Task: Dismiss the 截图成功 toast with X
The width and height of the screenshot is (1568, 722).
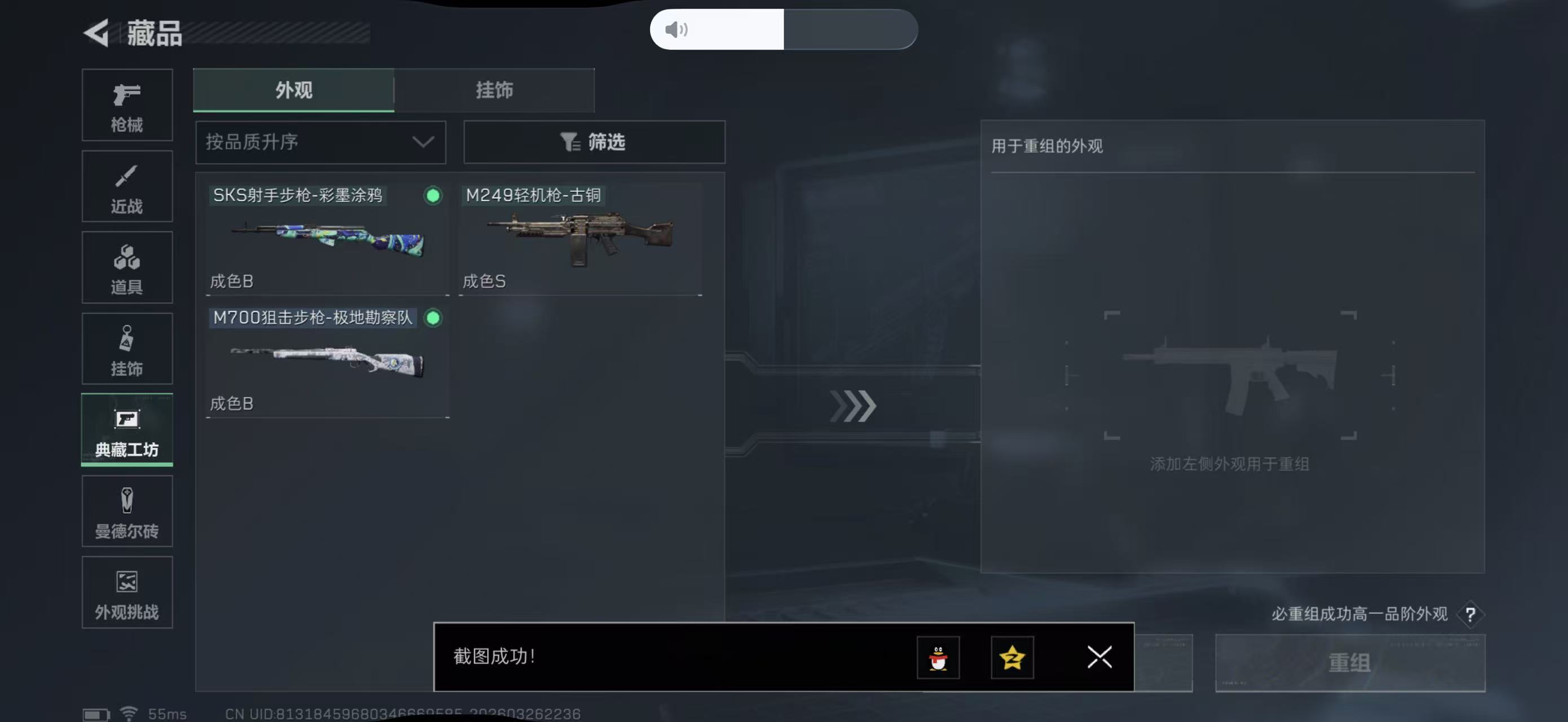Action: point(1099,658)
